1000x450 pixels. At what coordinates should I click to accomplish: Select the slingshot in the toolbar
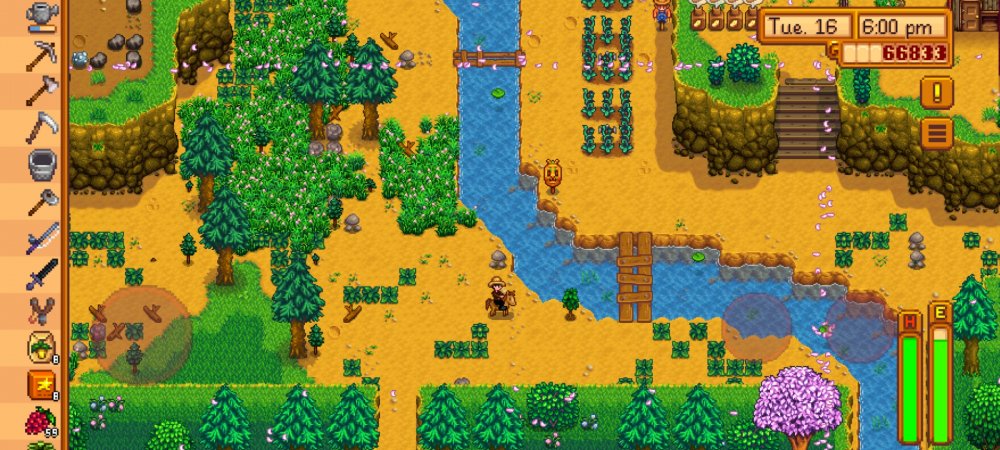click(x=42, y=311)
